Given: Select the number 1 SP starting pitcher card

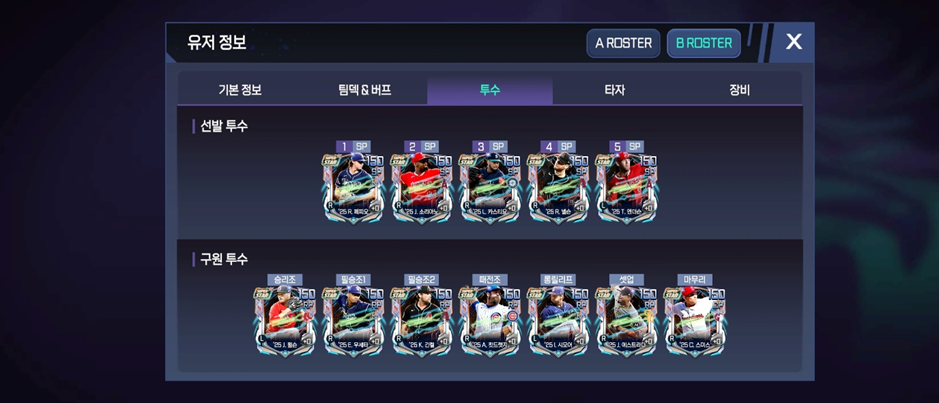Looking at the screenshot, I should click(354, 187).
